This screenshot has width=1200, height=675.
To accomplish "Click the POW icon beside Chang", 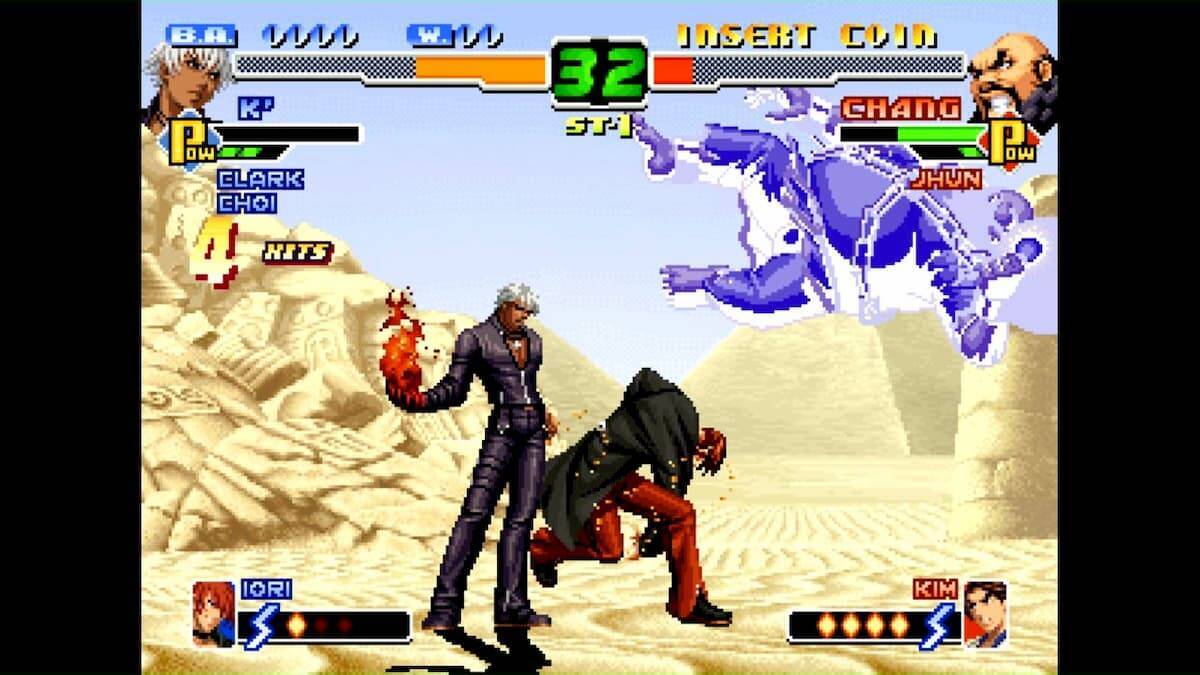I will pos(1006,142).
